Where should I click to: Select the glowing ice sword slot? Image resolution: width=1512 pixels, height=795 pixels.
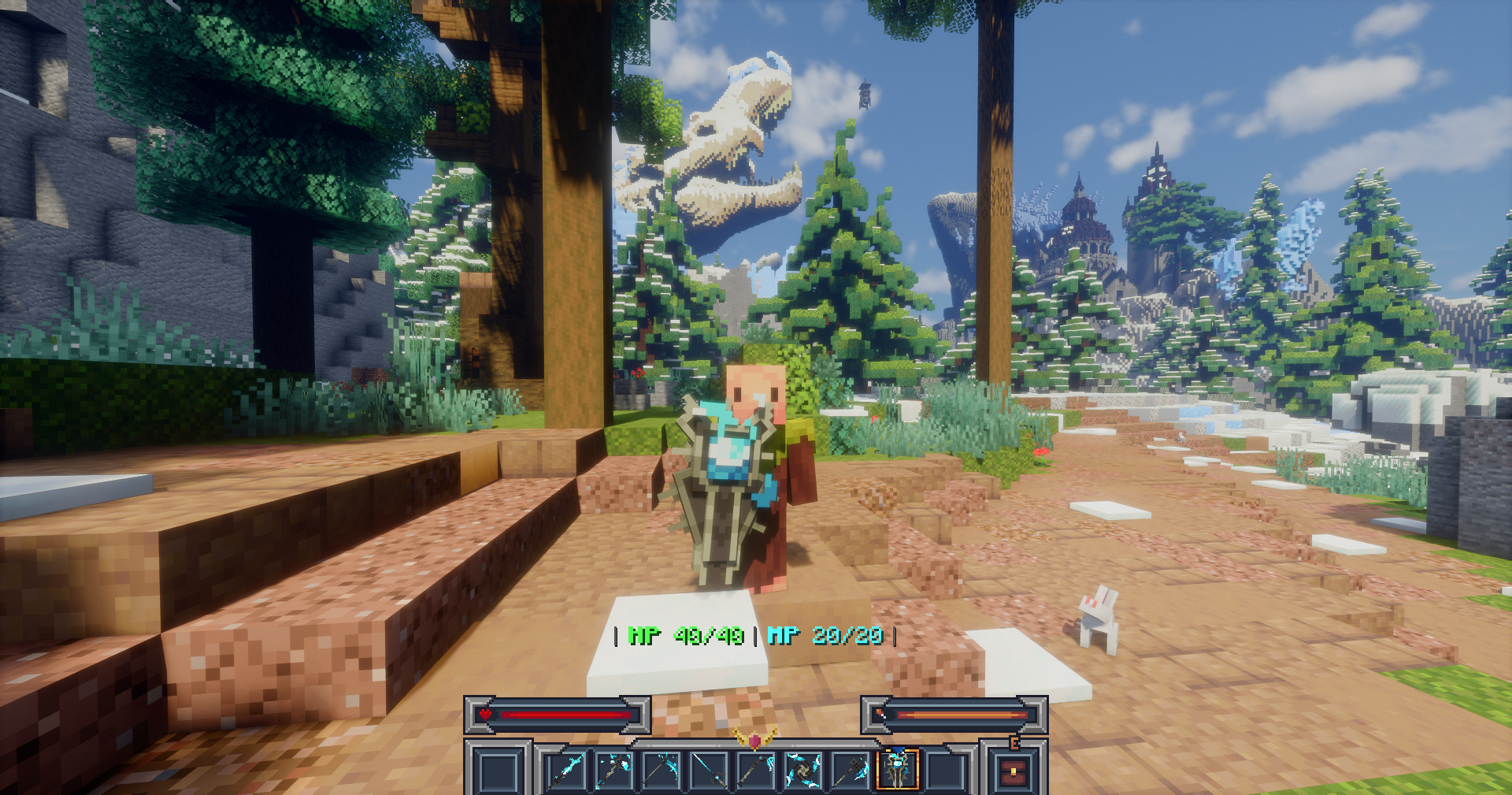coord(566,770)
